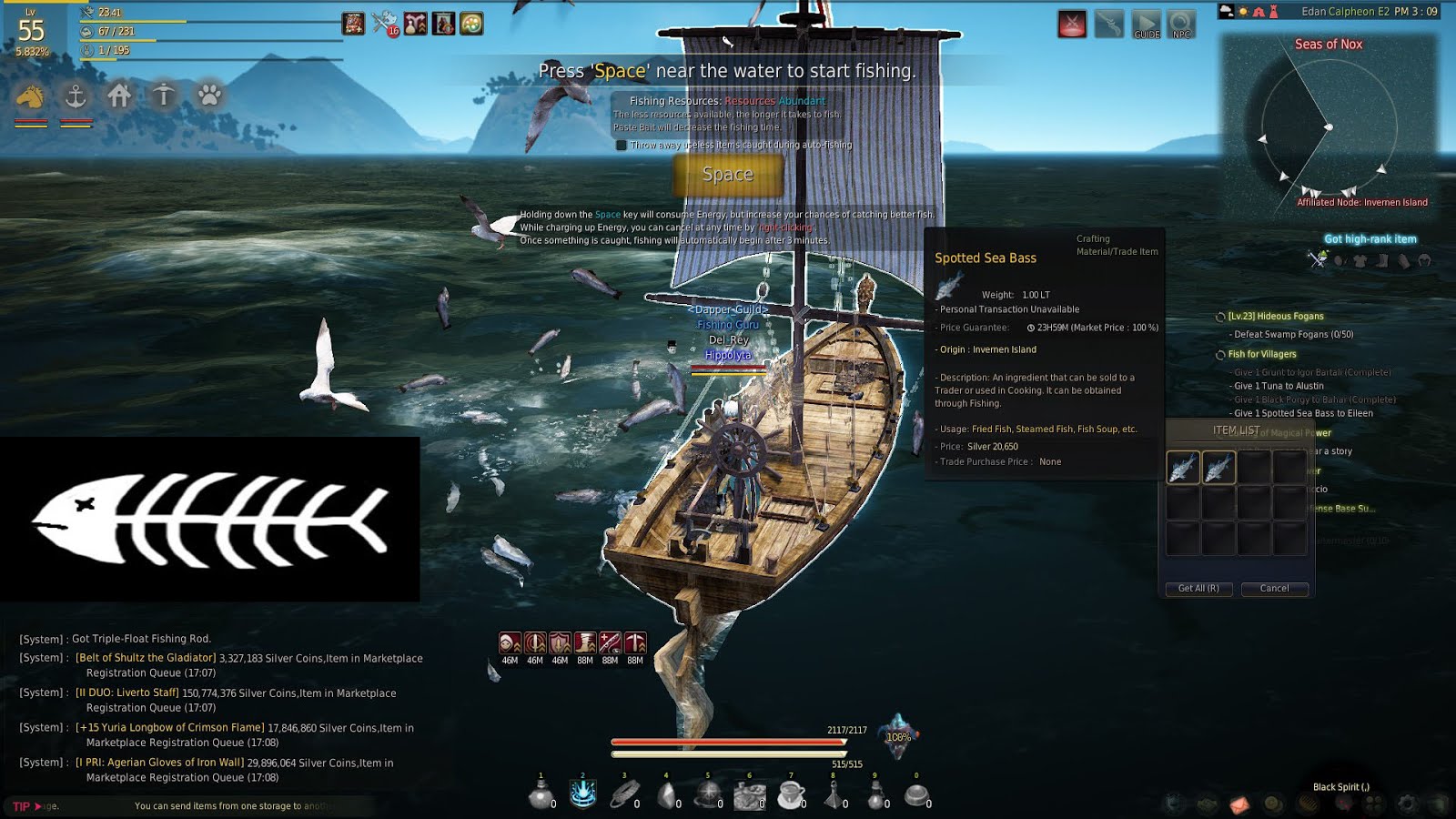Image resolution: width=1456 pixels, height=819 pixels.
Task: Click the pickaxe gathering icon
Action: click(x=164, y=96)
